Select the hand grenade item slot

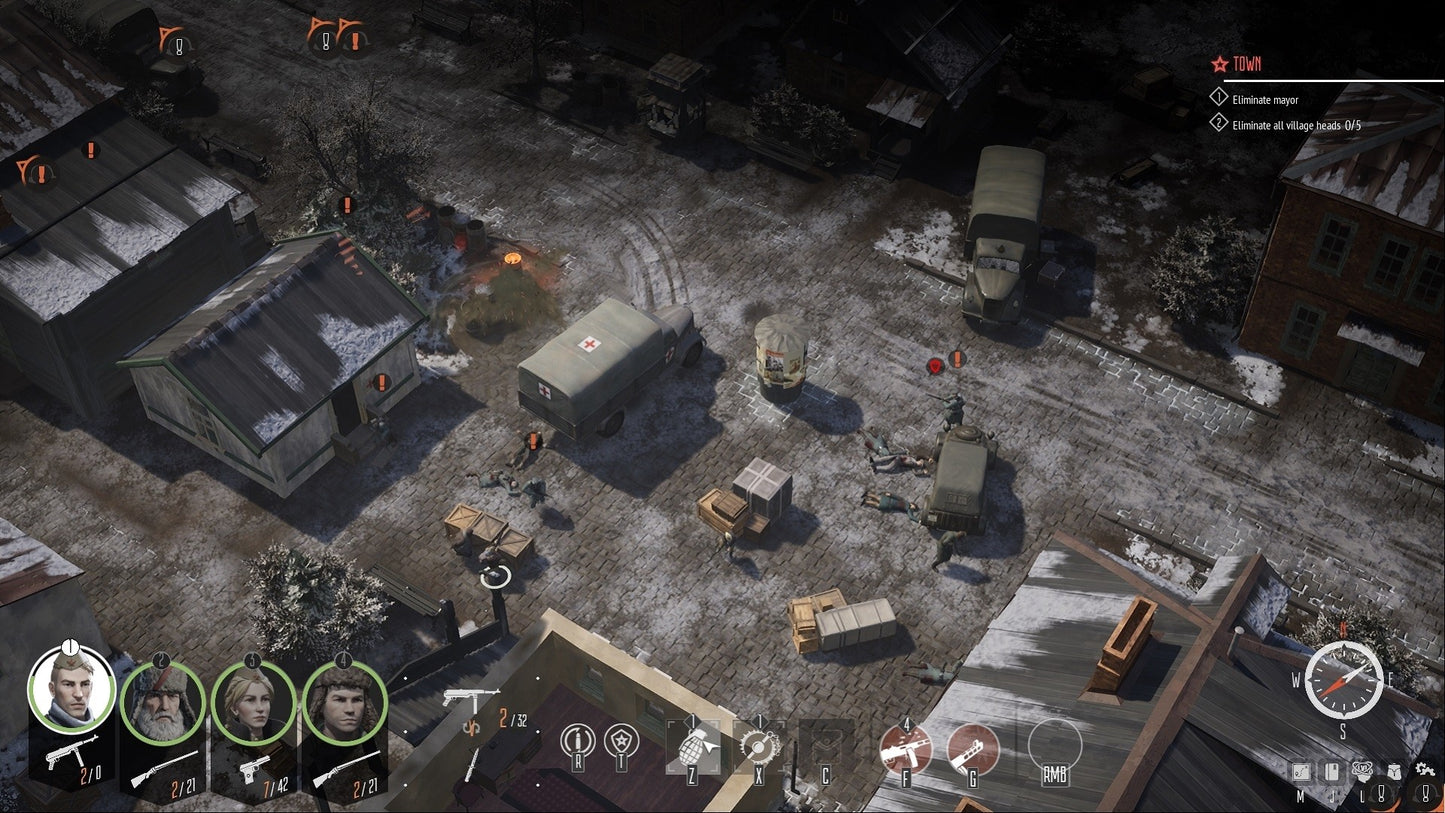tap(692, 746)
